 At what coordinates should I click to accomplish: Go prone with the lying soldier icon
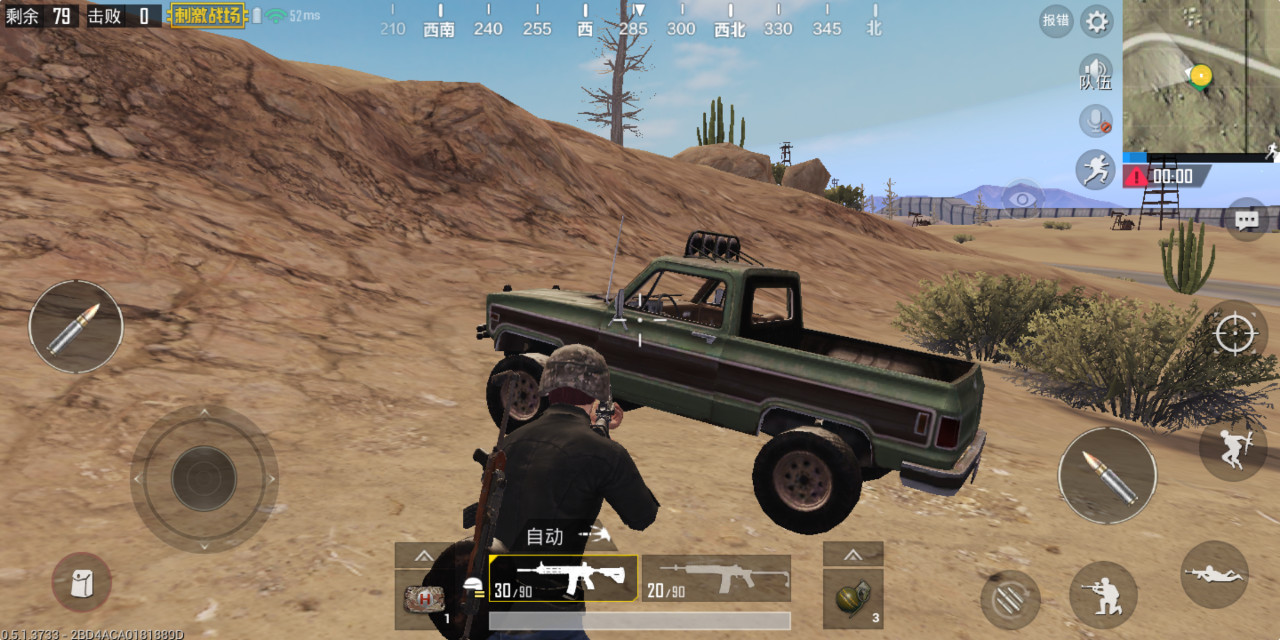(x=1214, y=575)
